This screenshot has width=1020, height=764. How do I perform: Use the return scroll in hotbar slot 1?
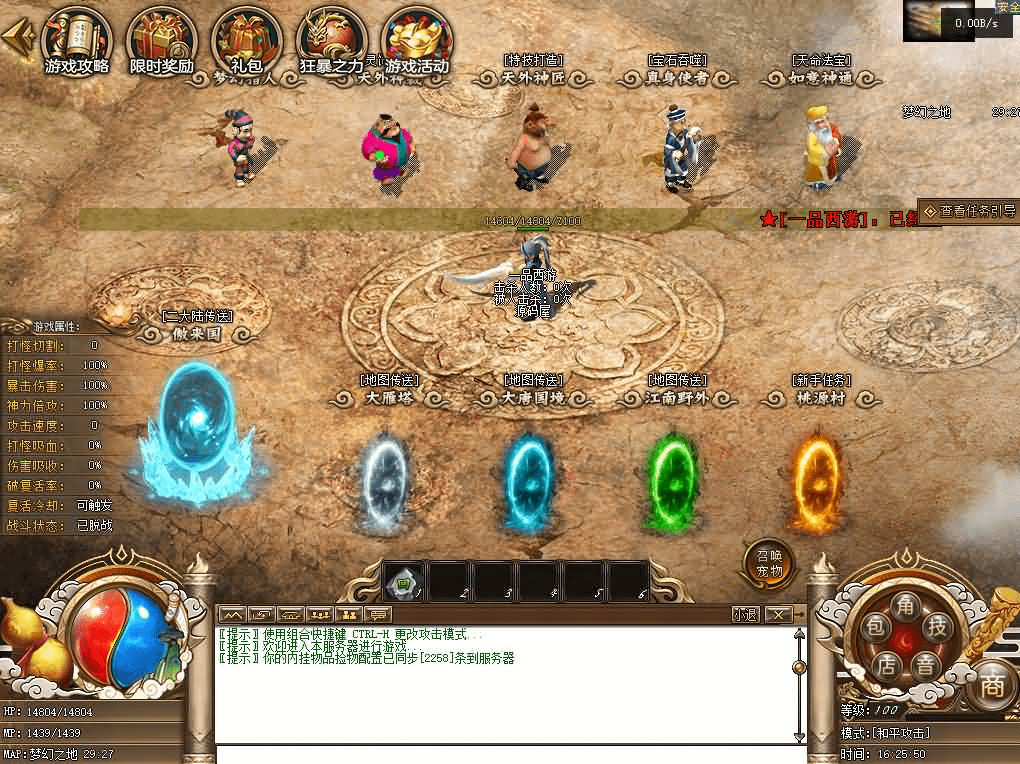pos(405,581)
